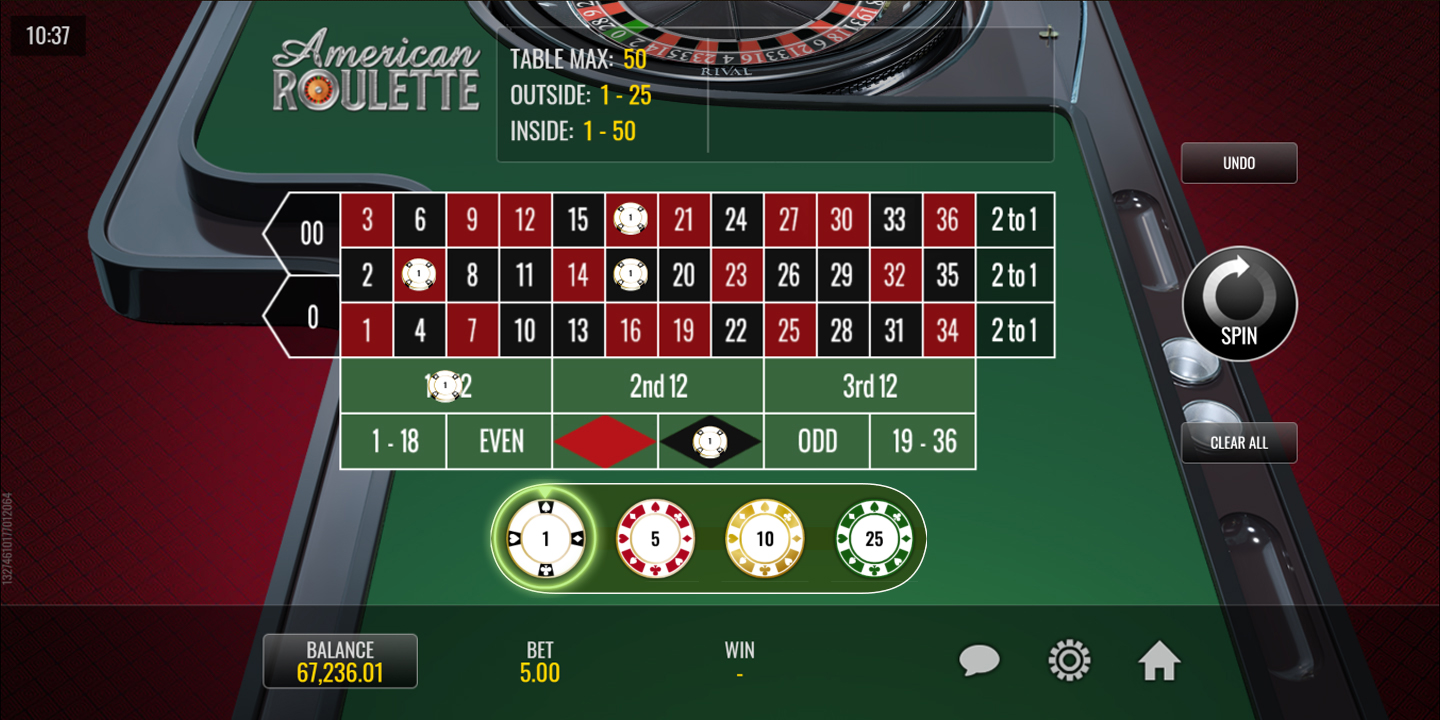
Task: Bet on the 2nd 12 dozen
Action: pos(658,387)
